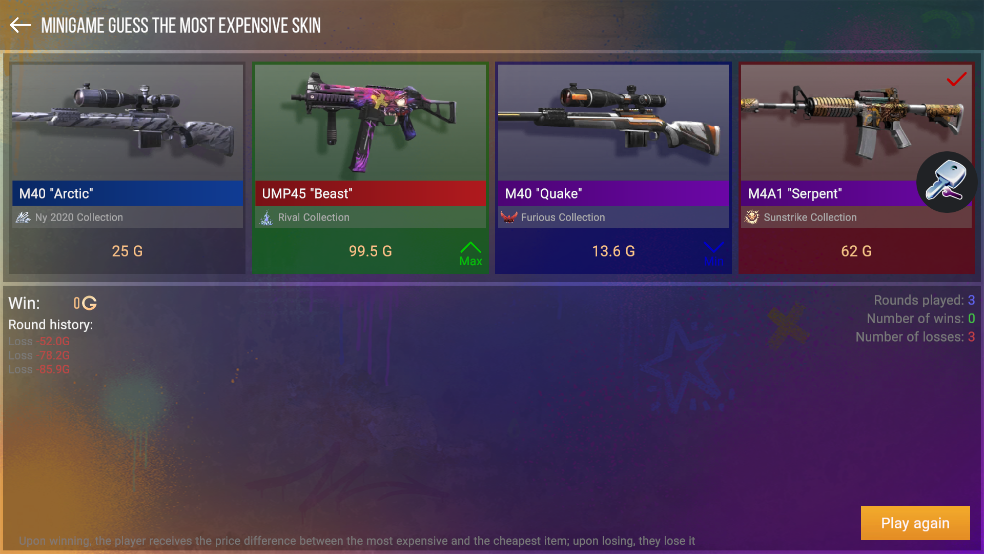Go back using the arrow button

click(20, 25)
